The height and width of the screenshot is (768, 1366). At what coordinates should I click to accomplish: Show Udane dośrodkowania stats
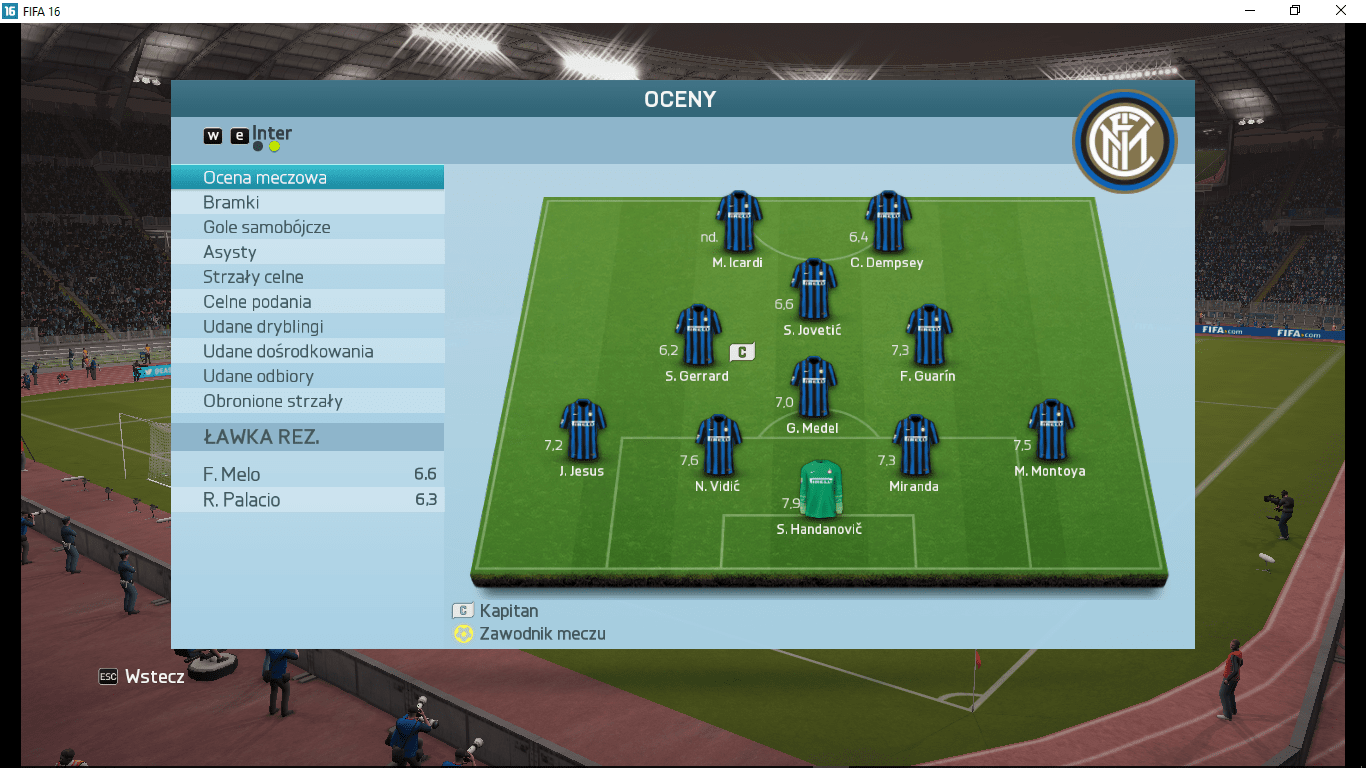point(307,352)
